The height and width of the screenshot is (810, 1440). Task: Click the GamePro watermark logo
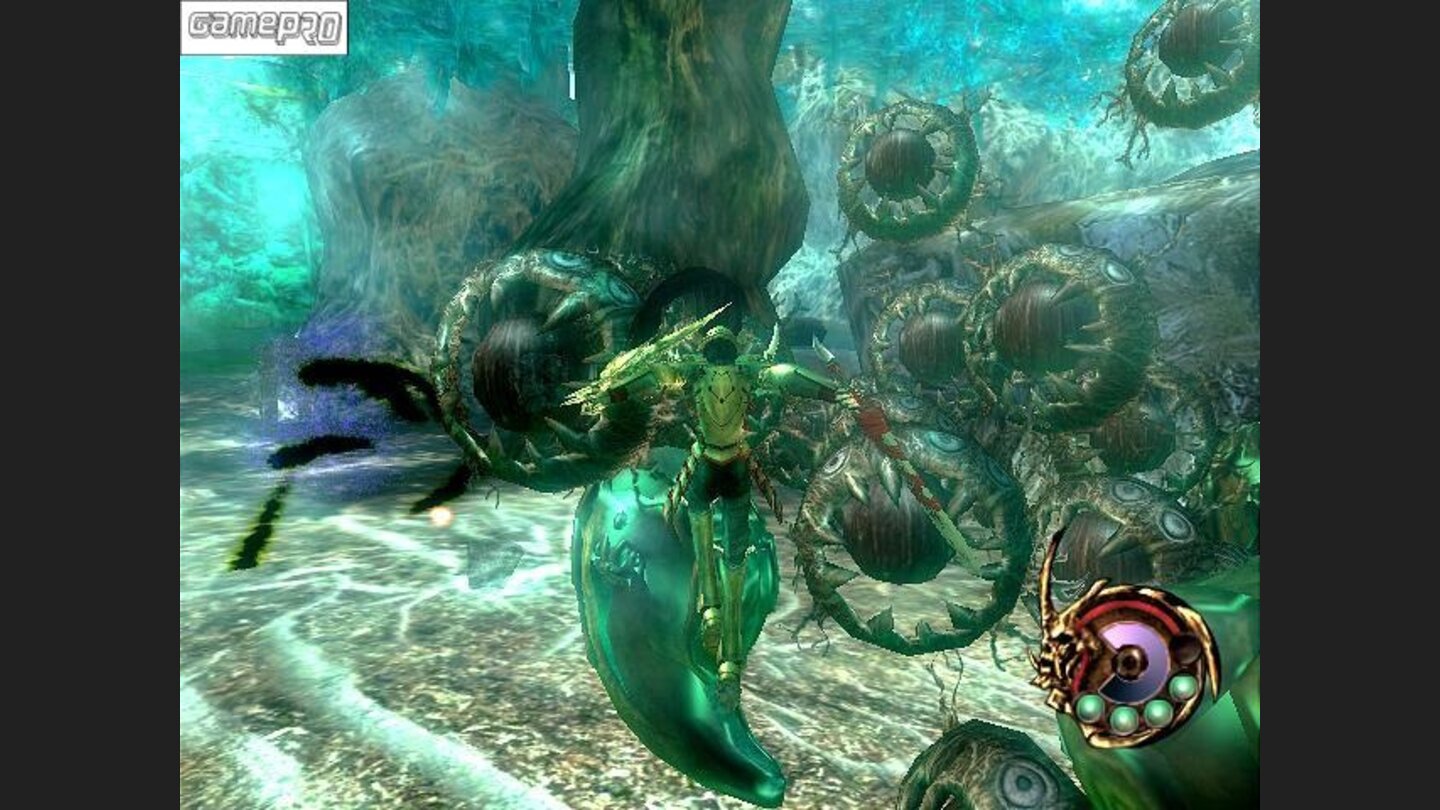[264, 27]
